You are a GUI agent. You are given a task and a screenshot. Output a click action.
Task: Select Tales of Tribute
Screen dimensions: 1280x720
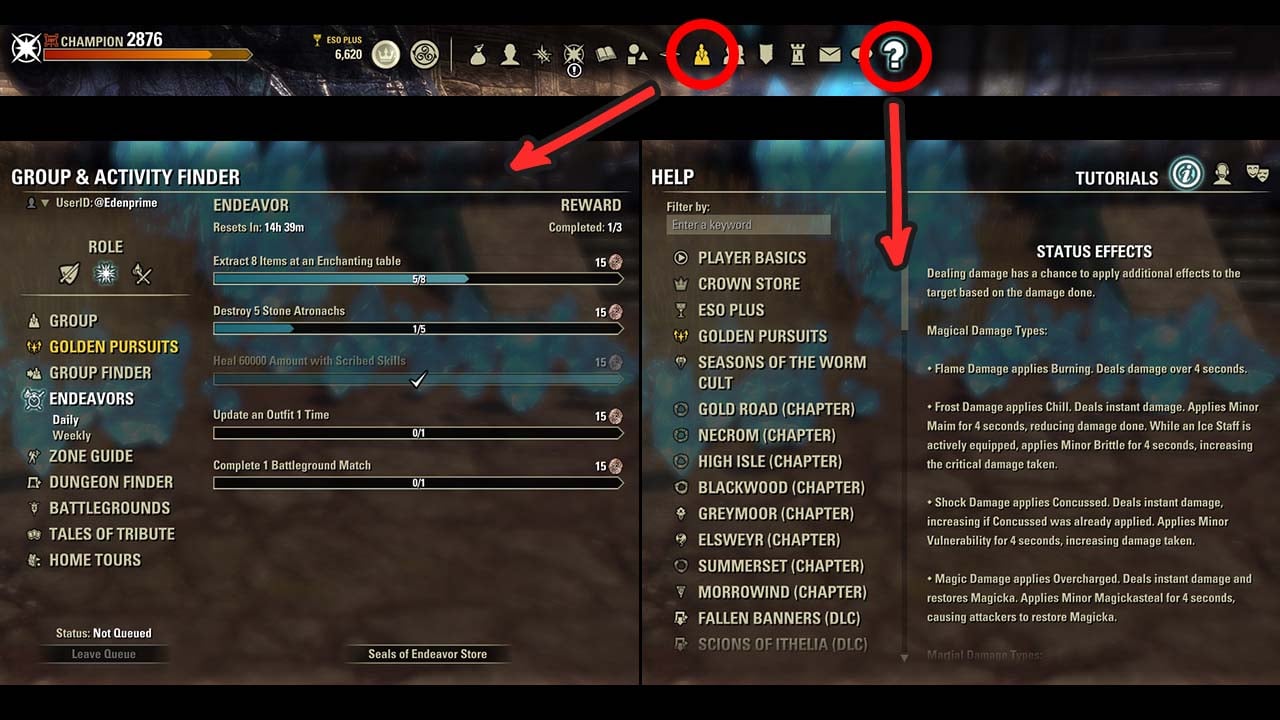point(112,534)
